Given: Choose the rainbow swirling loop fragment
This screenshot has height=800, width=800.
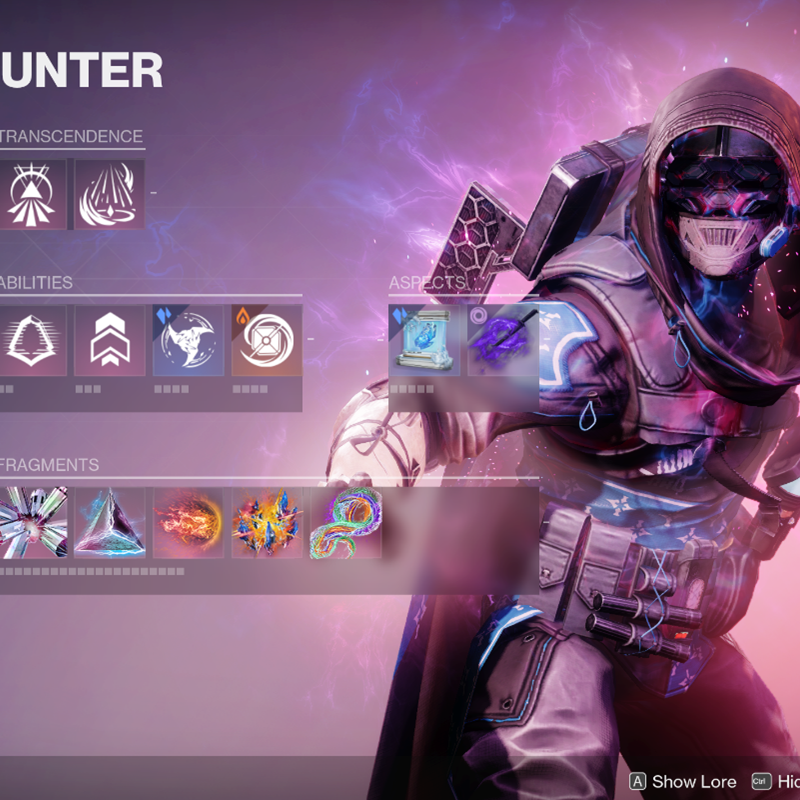Looking at the screenshot, I should click(x=345, y=523).
